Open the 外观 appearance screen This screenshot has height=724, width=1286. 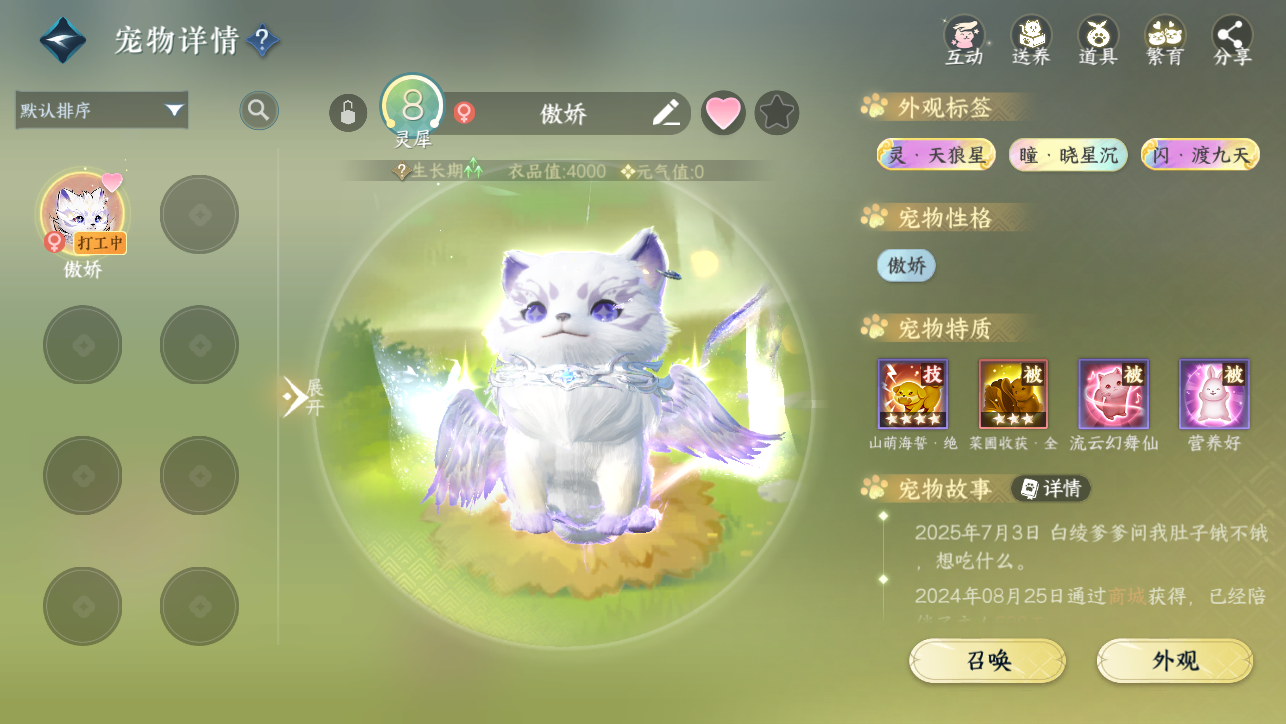click(1175, 661)
